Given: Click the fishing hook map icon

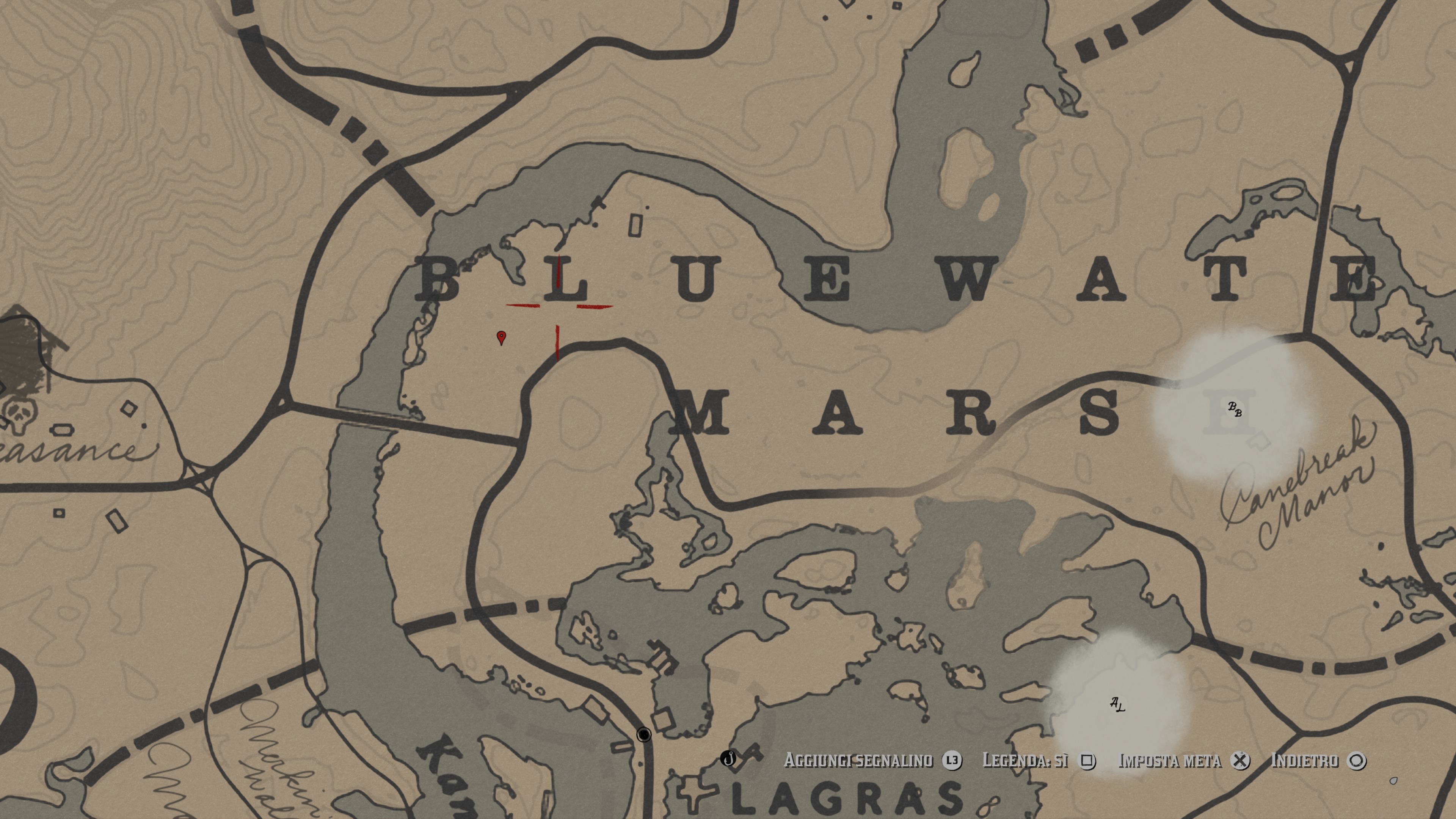Looking at the screenshot, I should (x=728, y=758).
